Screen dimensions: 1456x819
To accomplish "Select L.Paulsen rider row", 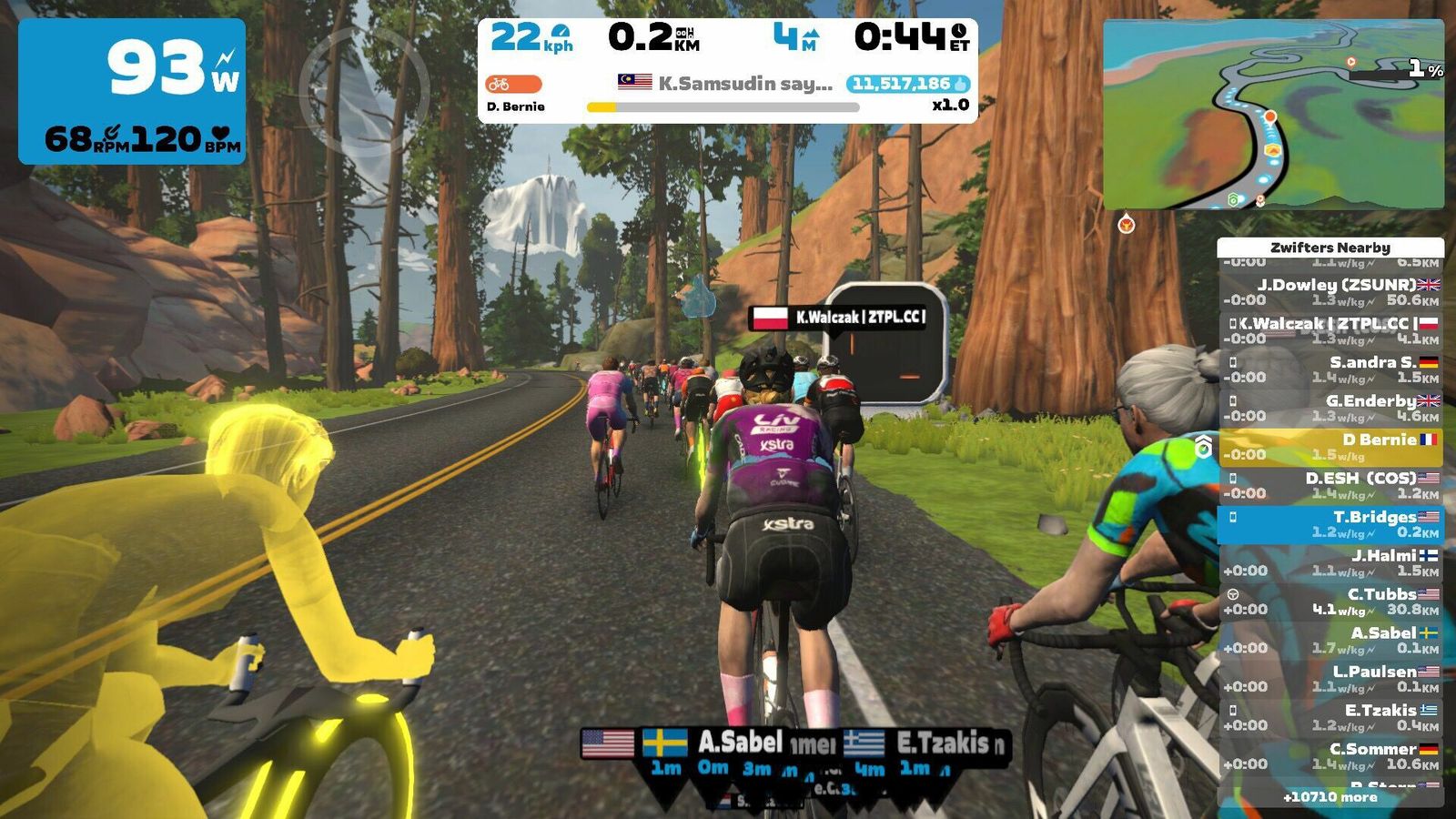I will [x=1330, y=679].
